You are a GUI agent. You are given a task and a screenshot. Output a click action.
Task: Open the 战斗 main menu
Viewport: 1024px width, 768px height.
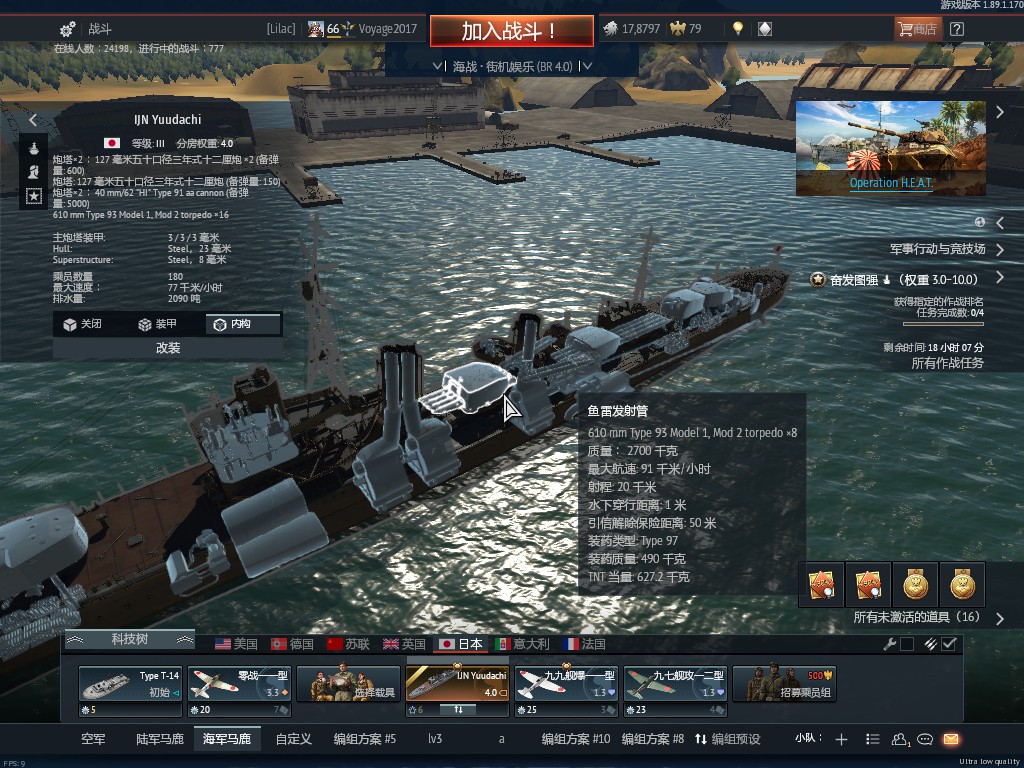(86, 29)
